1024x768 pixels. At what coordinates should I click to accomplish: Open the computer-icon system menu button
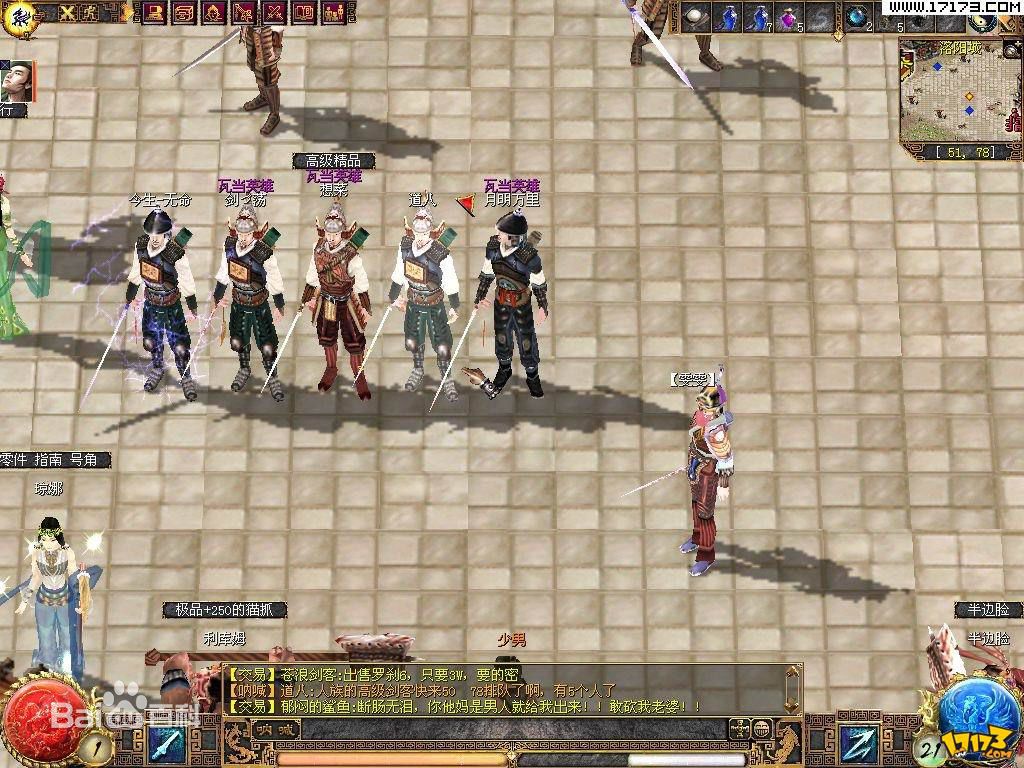pyautogui.click(x=155, y=12)
